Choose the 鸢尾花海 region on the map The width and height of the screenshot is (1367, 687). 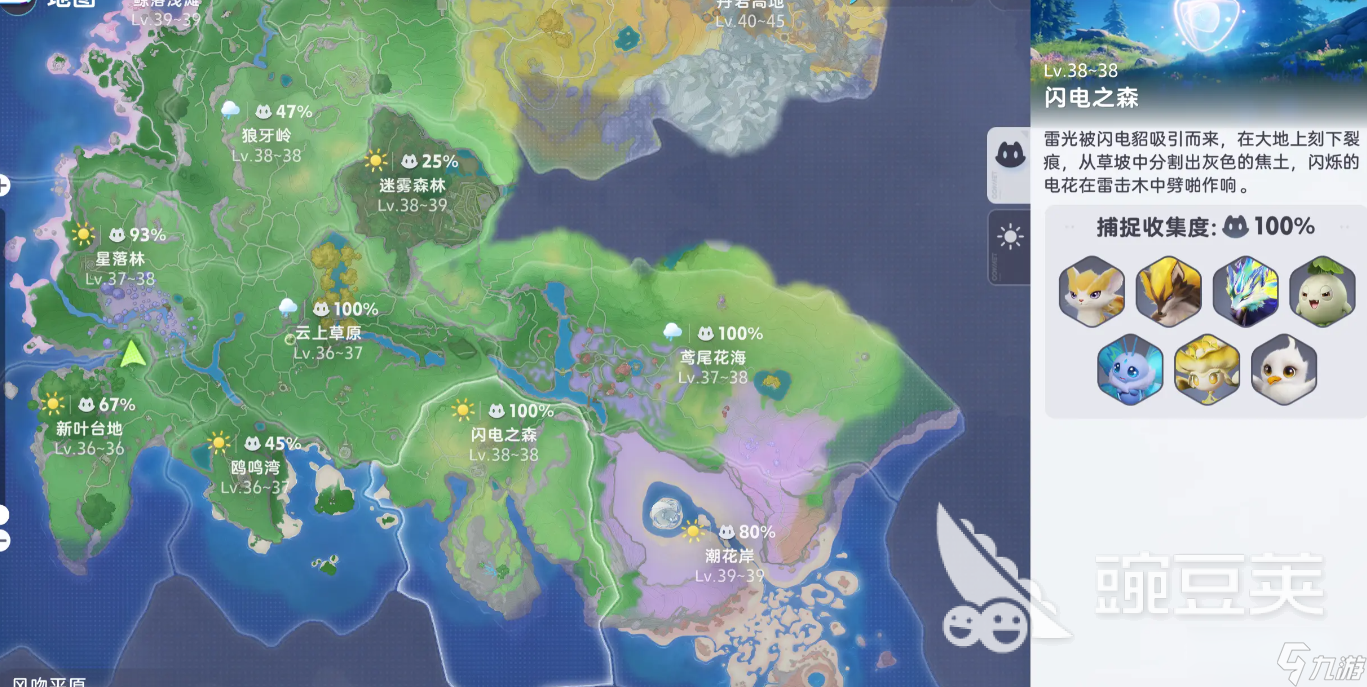713,357
